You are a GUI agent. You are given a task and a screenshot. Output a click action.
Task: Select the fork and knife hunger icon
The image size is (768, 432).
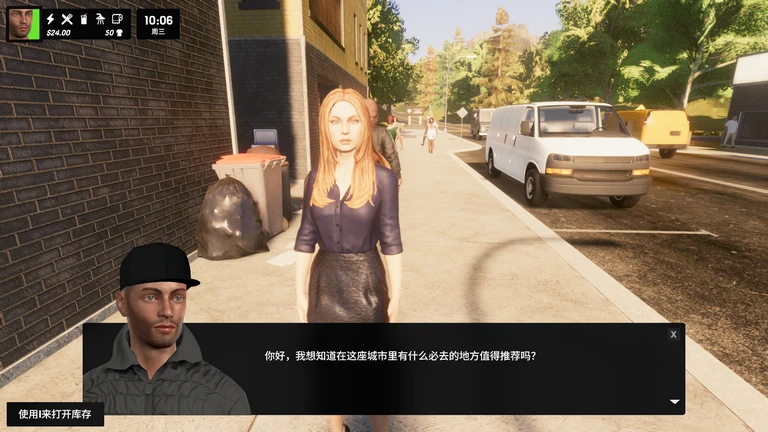[x=67, y=18]
